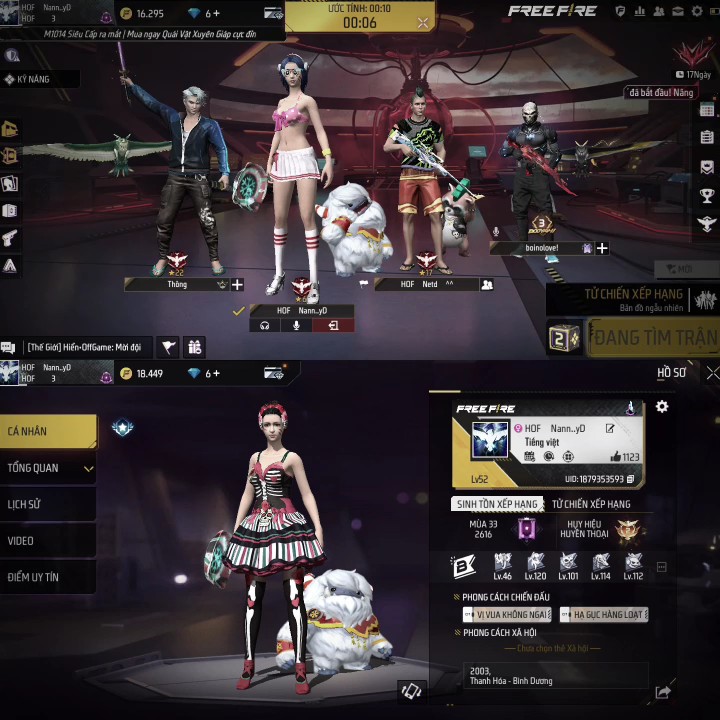Add boinolove! using the plus icon
The image size is (720, 720).
tap(602, 248)
